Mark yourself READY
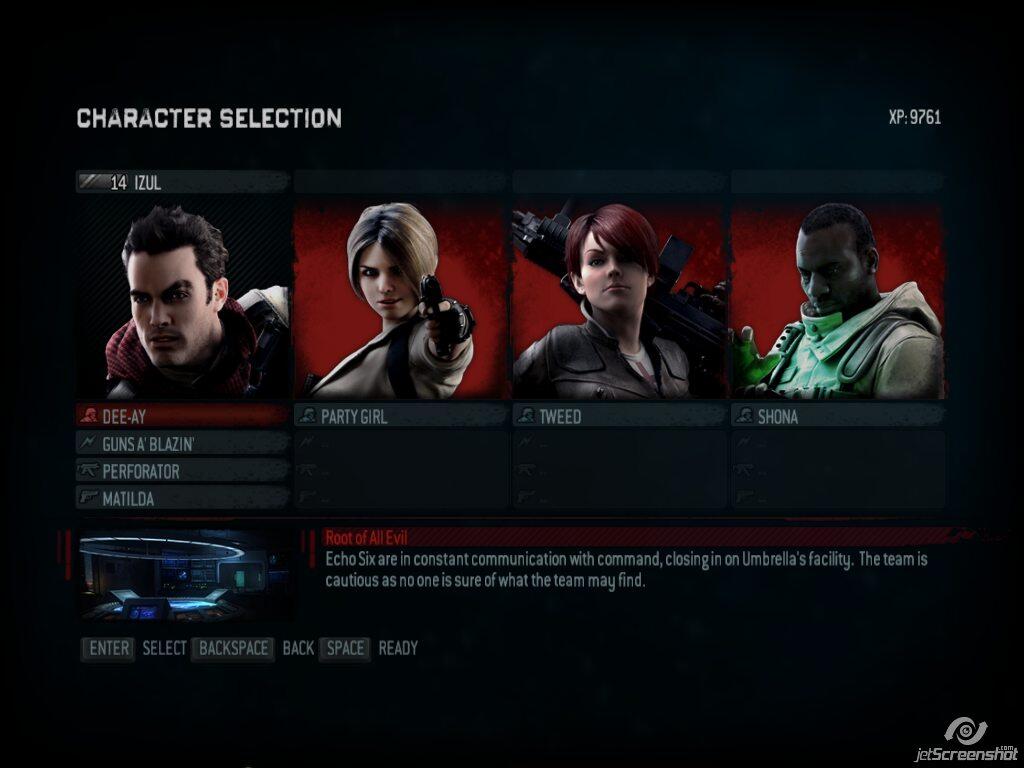This screenshot has height=768, width=1024. pyautogui.click(x=398, y=648)
